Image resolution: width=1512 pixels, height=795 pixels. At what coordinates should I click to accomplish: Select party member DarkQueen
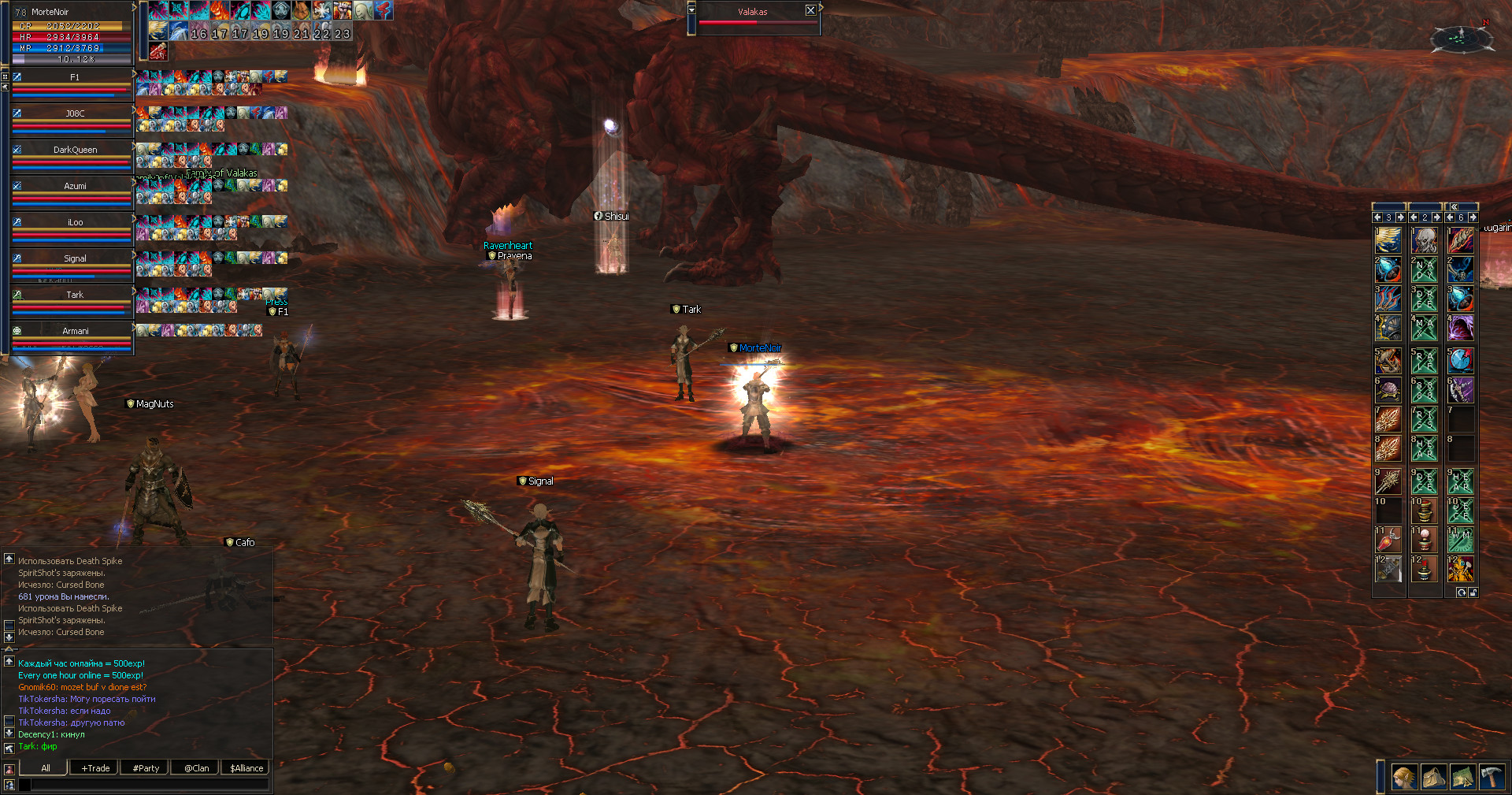[75, 150]
